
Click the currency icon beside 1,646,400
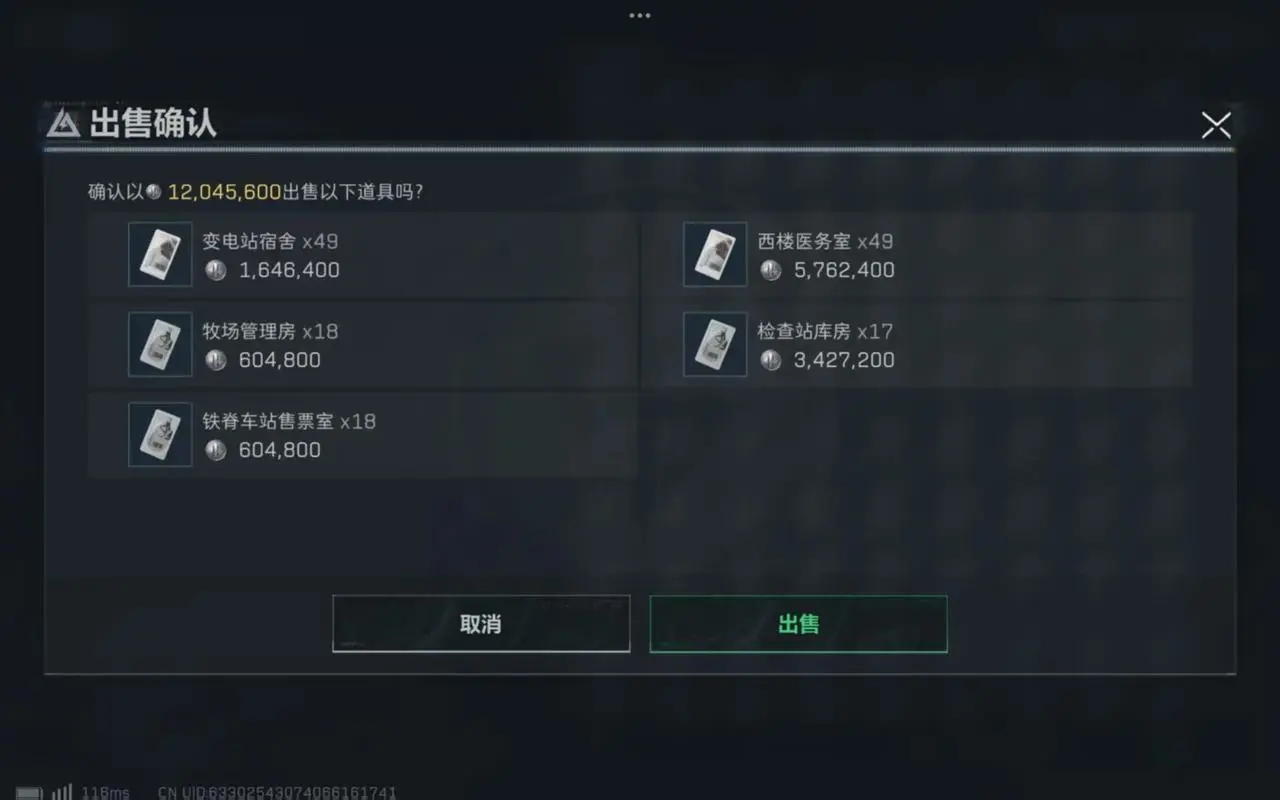(215, 270)
